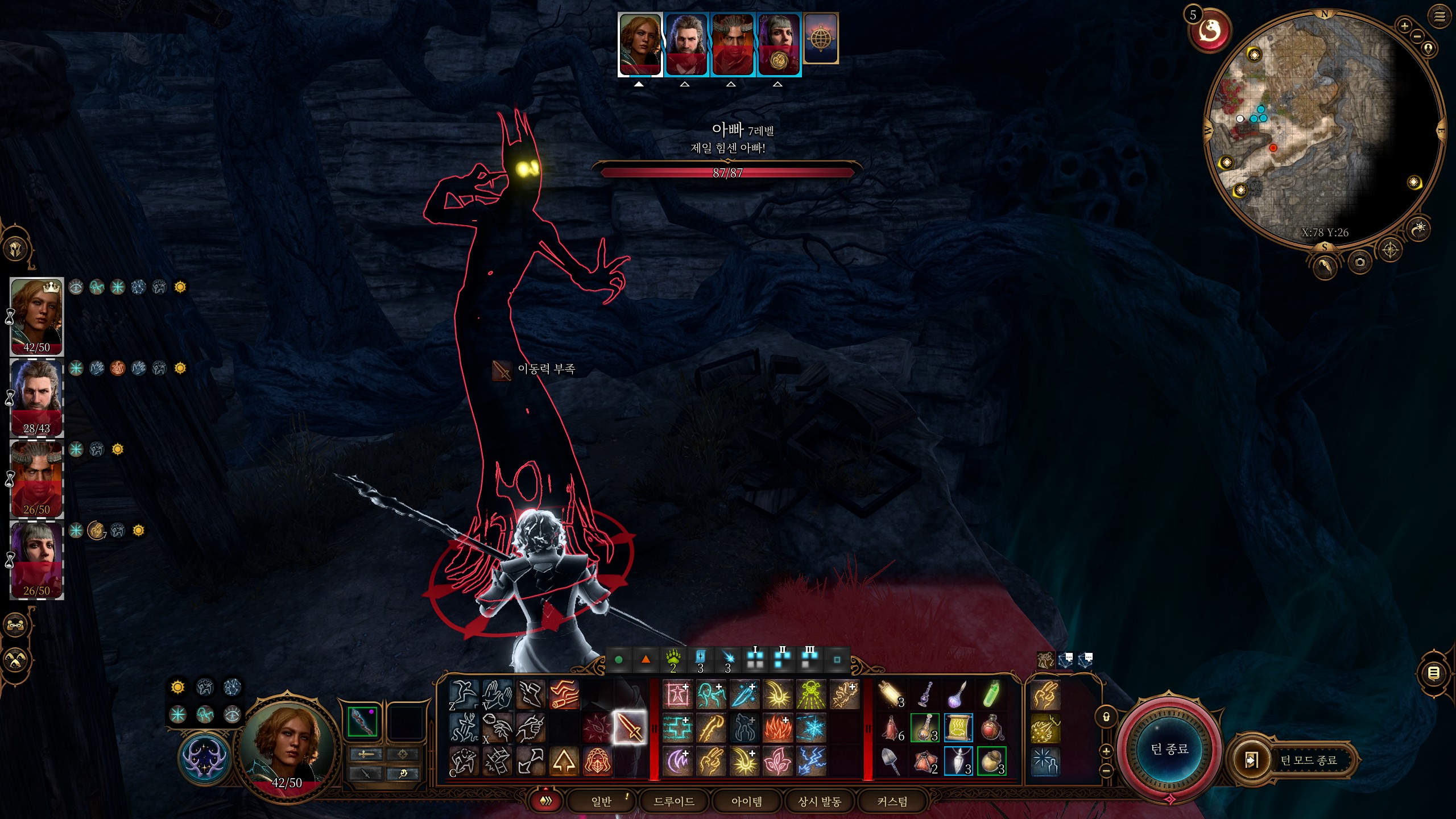Cast the blue lightning bolt spell
1456x819 pixels.
[811, 762]
